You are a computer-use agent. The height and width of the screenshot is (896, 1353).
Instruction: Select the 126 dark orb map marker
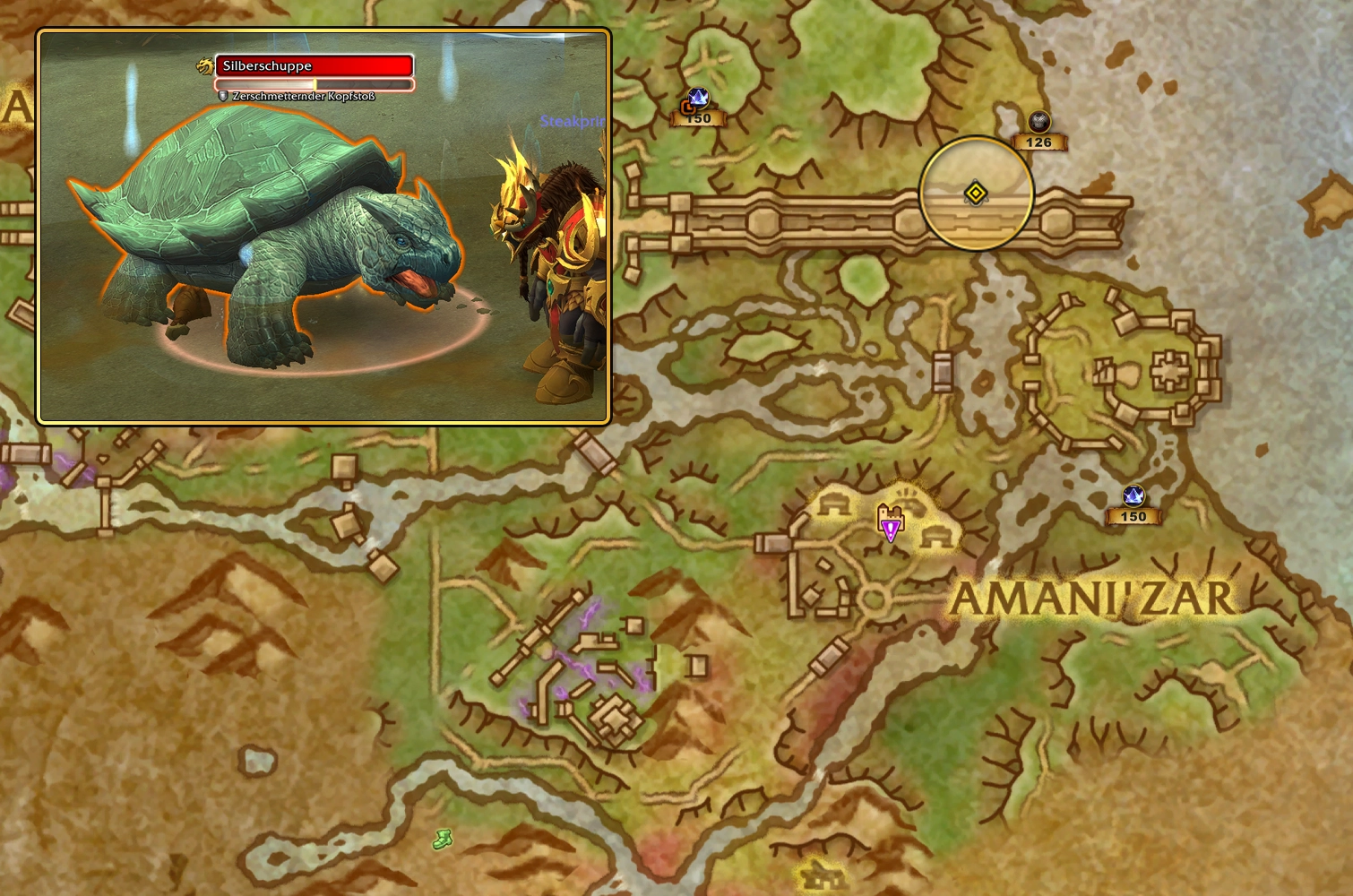[x=1038, y=122]
